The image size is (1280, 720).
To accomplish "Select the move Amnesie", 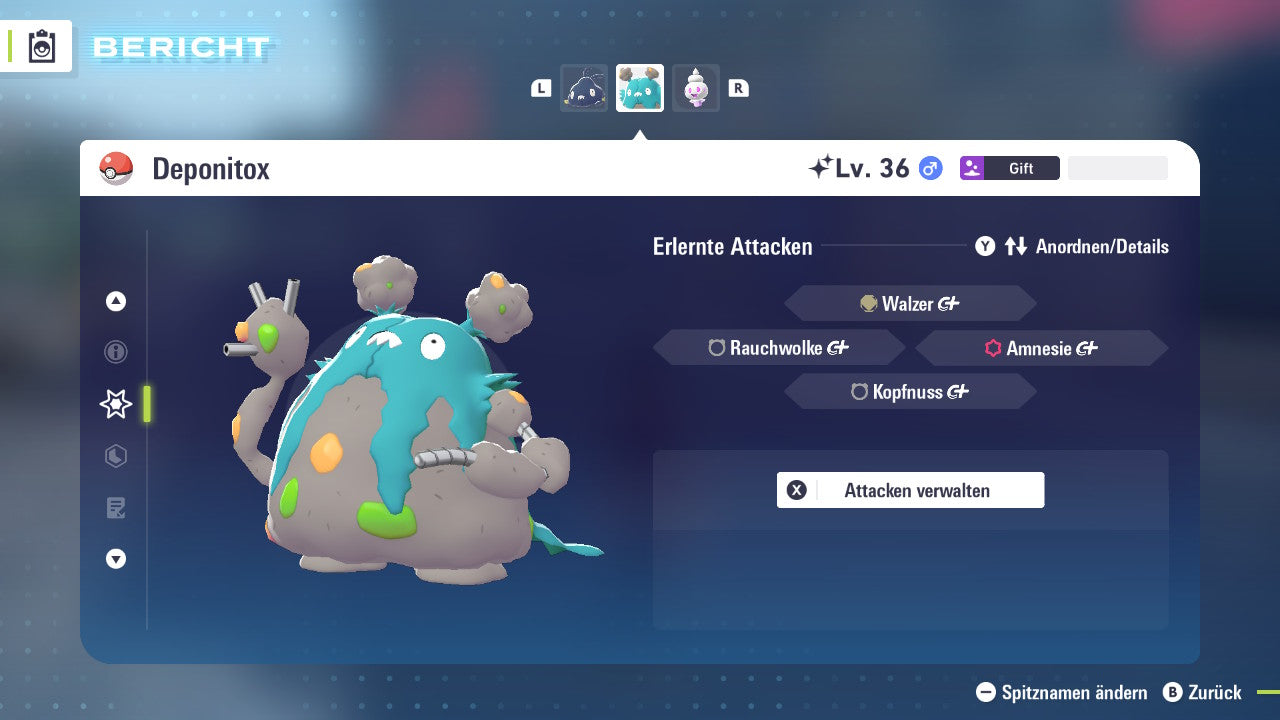I will [1040, 349].
